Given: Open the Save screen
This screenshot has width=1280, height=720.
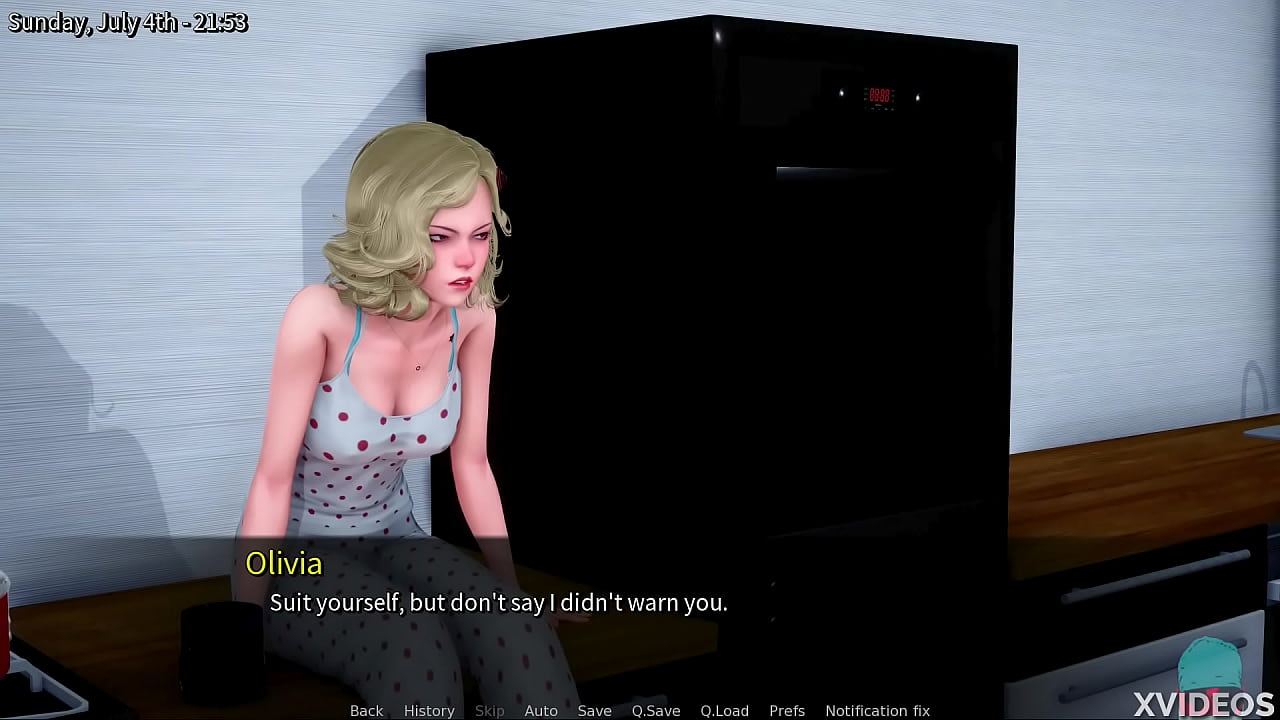Looking at the screenshot, I should (595, 710).
